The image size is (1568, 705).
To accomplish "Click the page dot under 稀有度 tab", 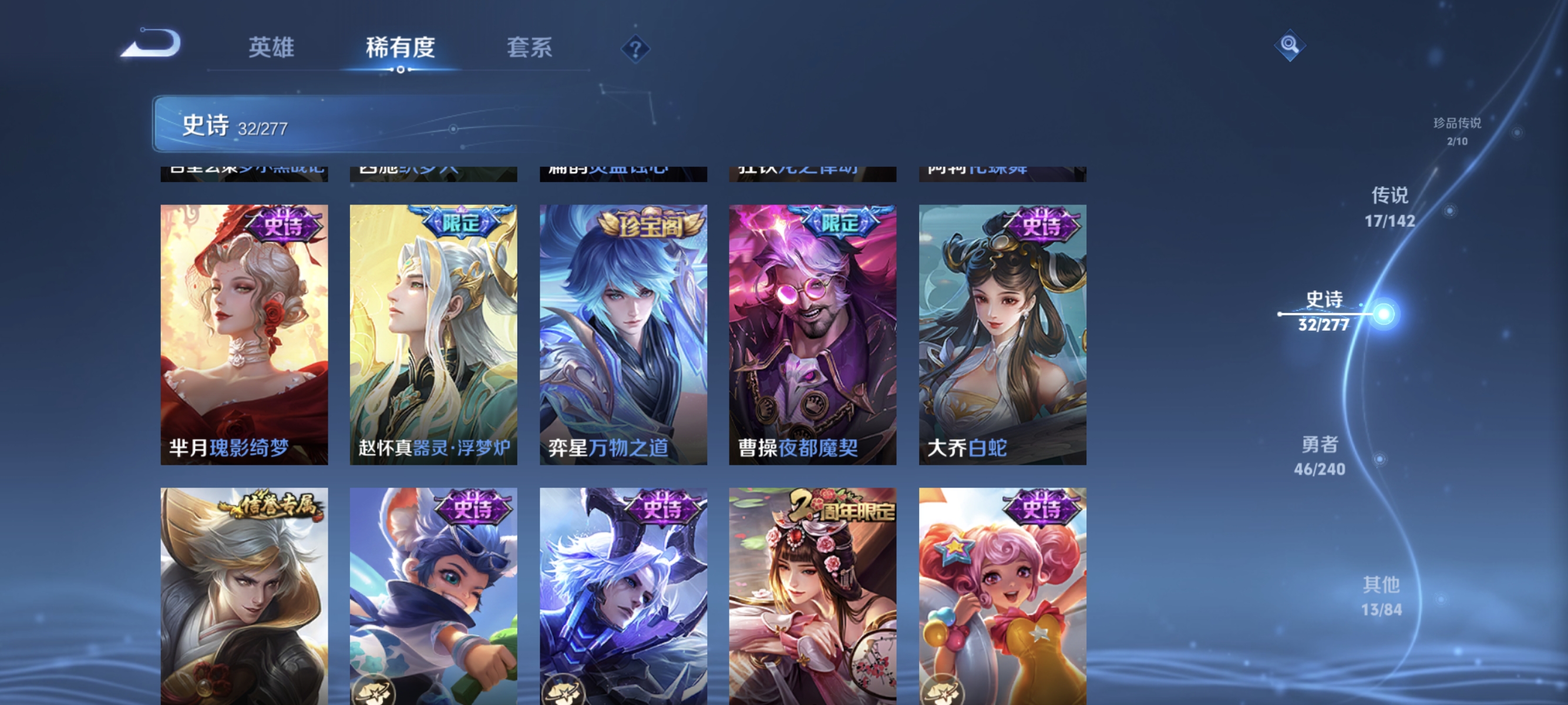I will tap(401, 69).
